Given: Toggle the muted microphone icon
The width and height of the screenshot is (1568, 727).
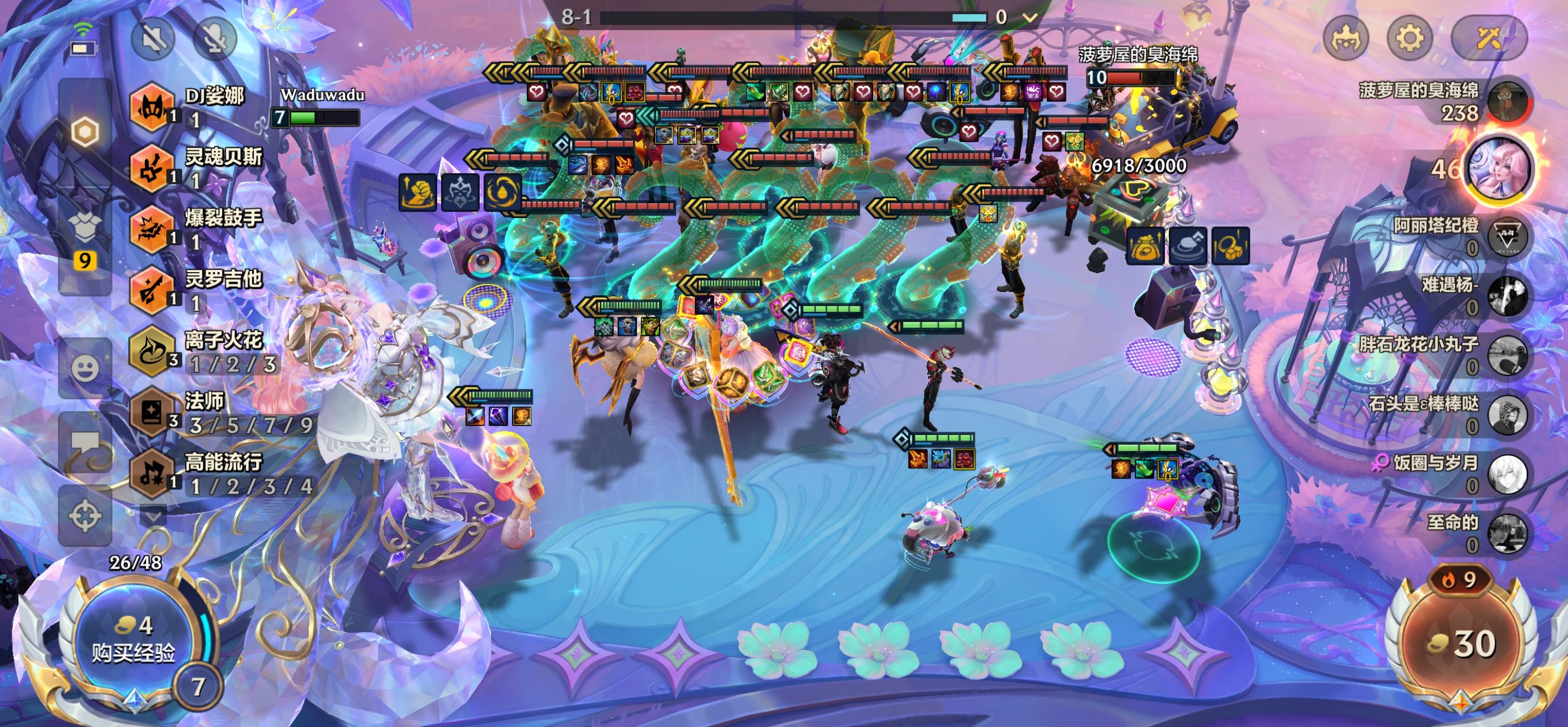Looking at the screenshot, I should (x=214, y=39).
